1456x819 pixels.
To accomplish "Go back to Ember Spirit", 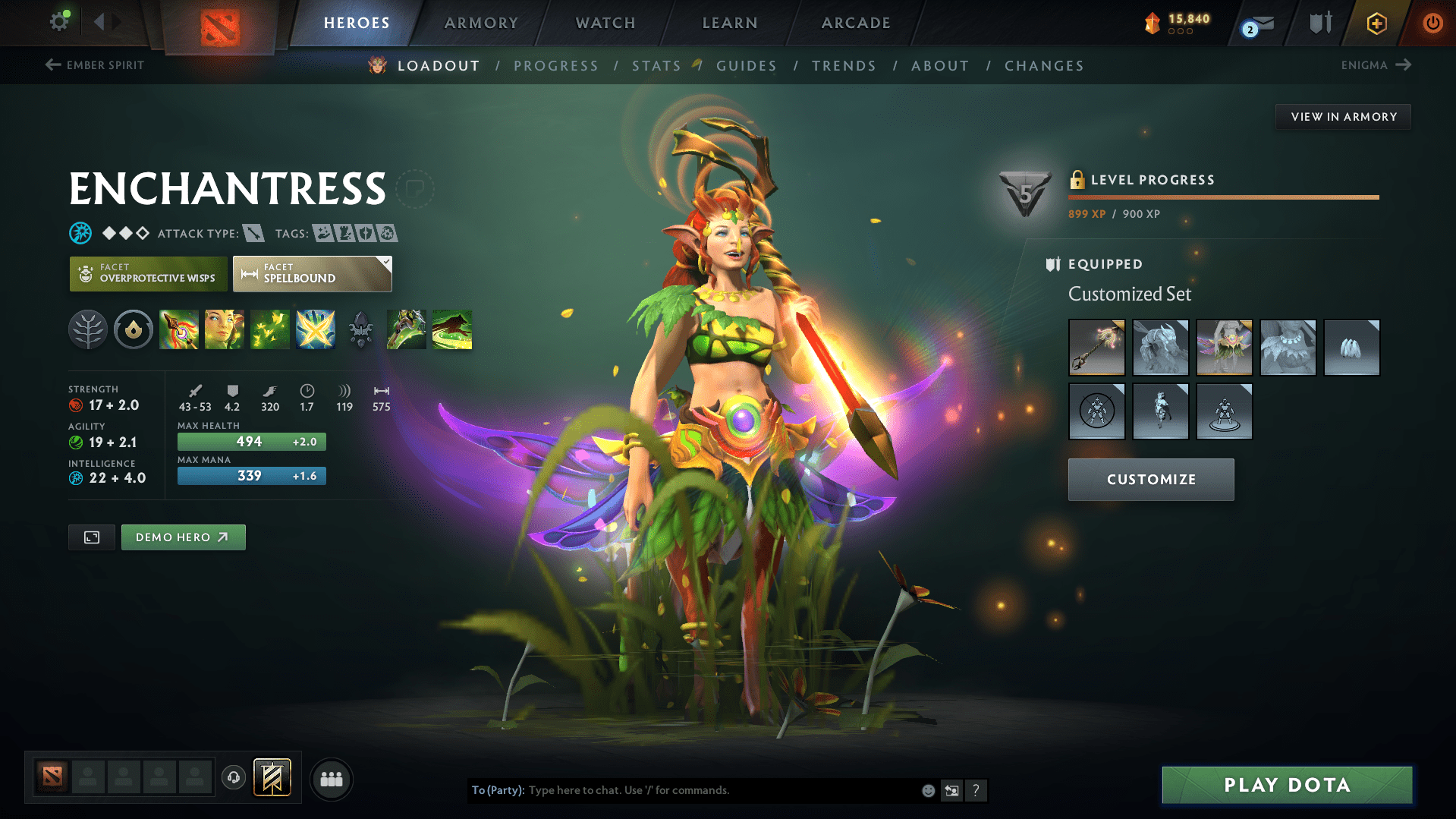I will 96,65.
